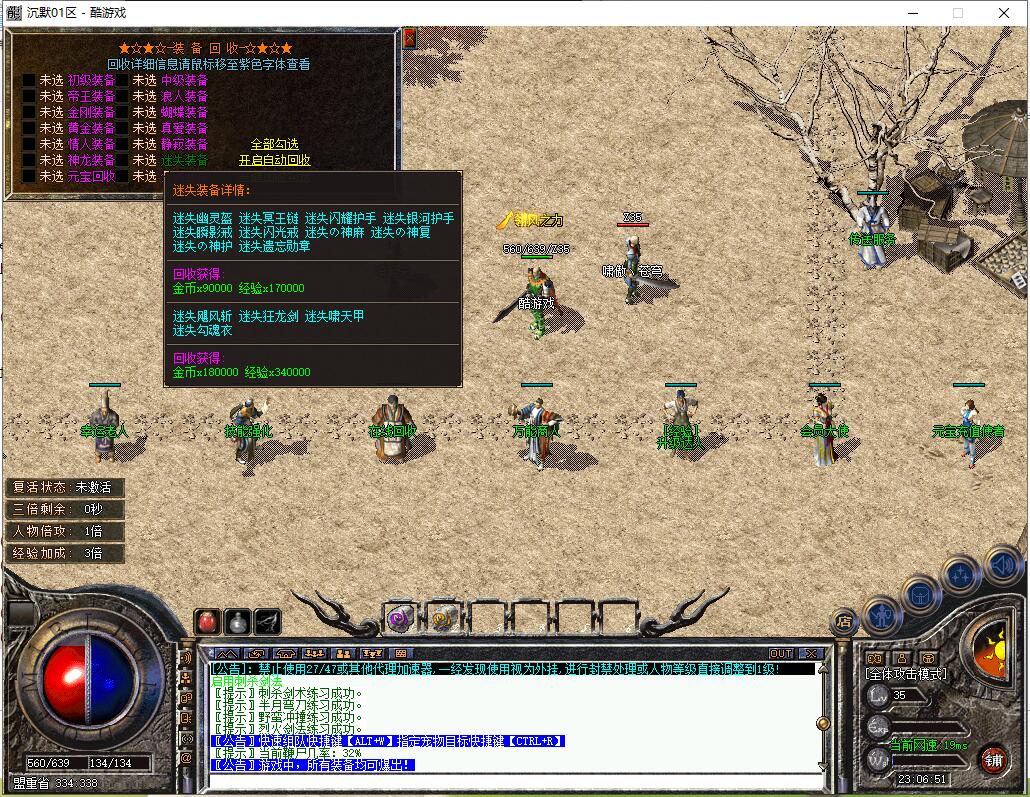
Task: Open the 铺 stall button
Action: click(993, 758)
